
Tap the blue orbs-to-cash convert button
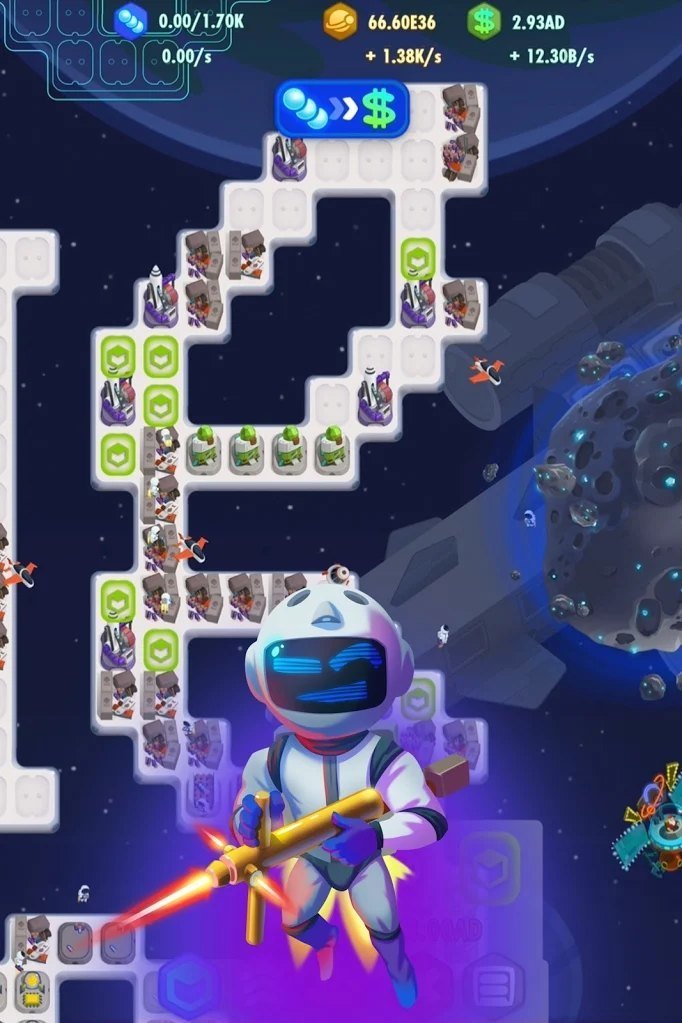[342, 109]
